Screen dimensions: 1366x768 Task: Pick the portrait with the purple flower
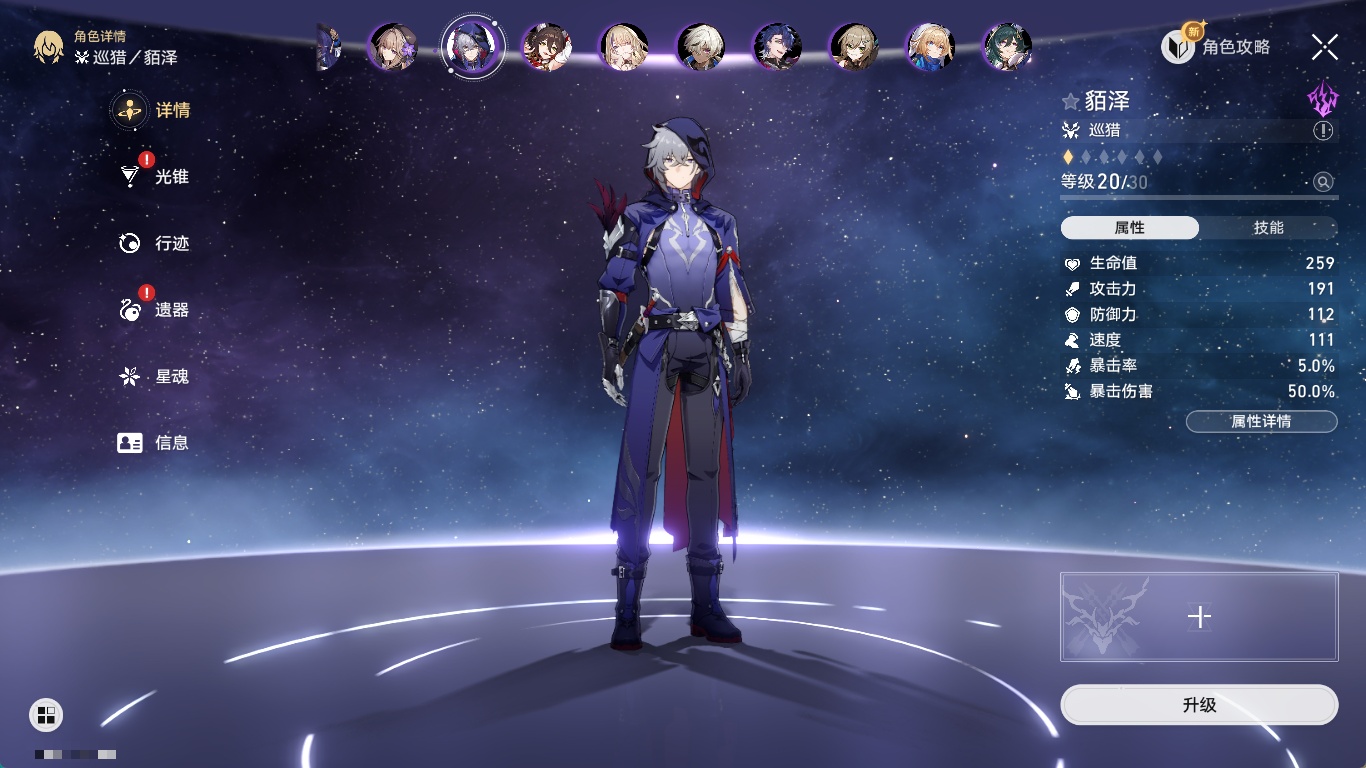[x=393, y=47]
